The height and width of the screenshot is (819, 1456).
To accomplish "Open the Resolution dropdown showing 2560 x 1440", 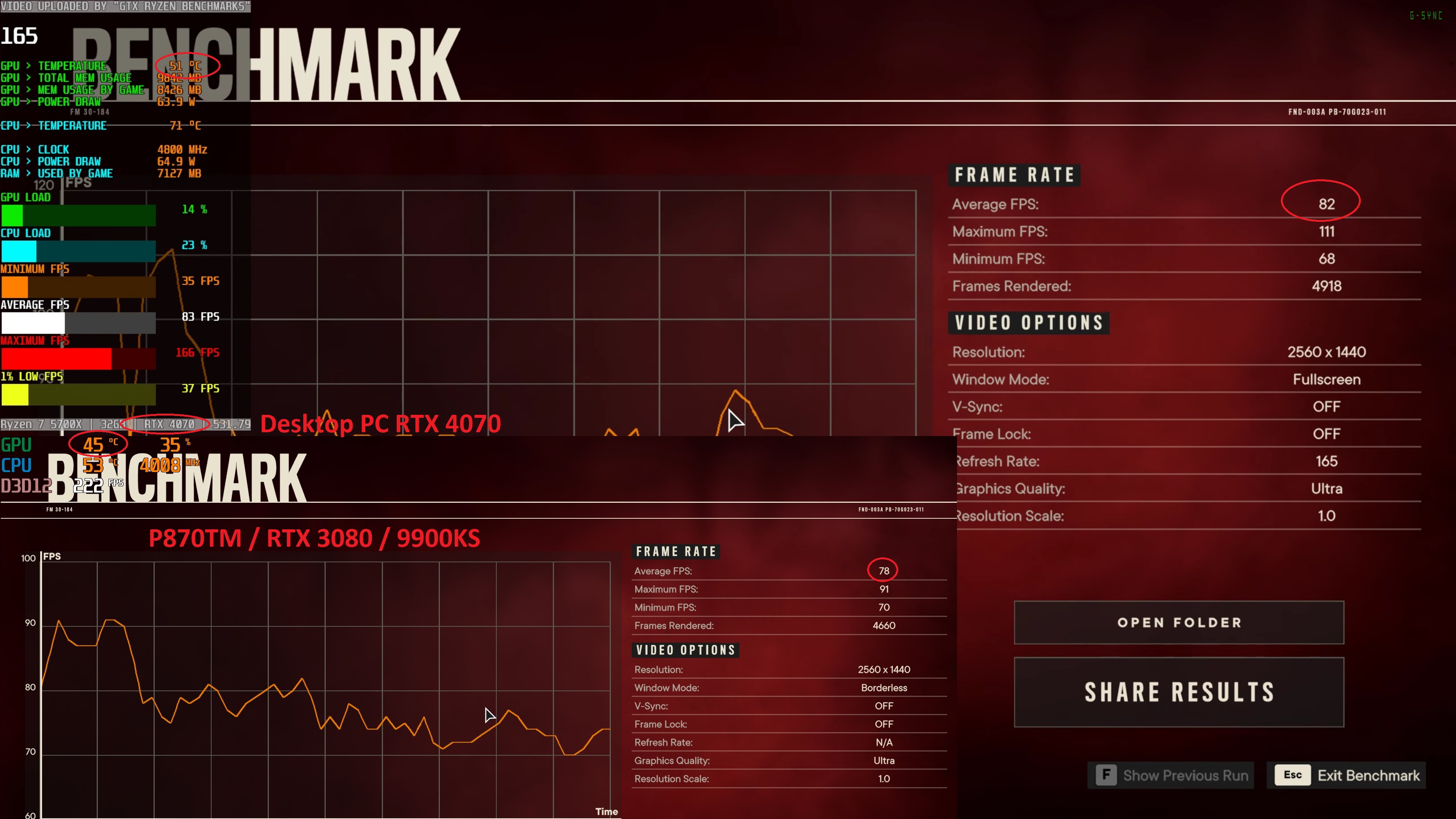I will (x=1326, y=351).
